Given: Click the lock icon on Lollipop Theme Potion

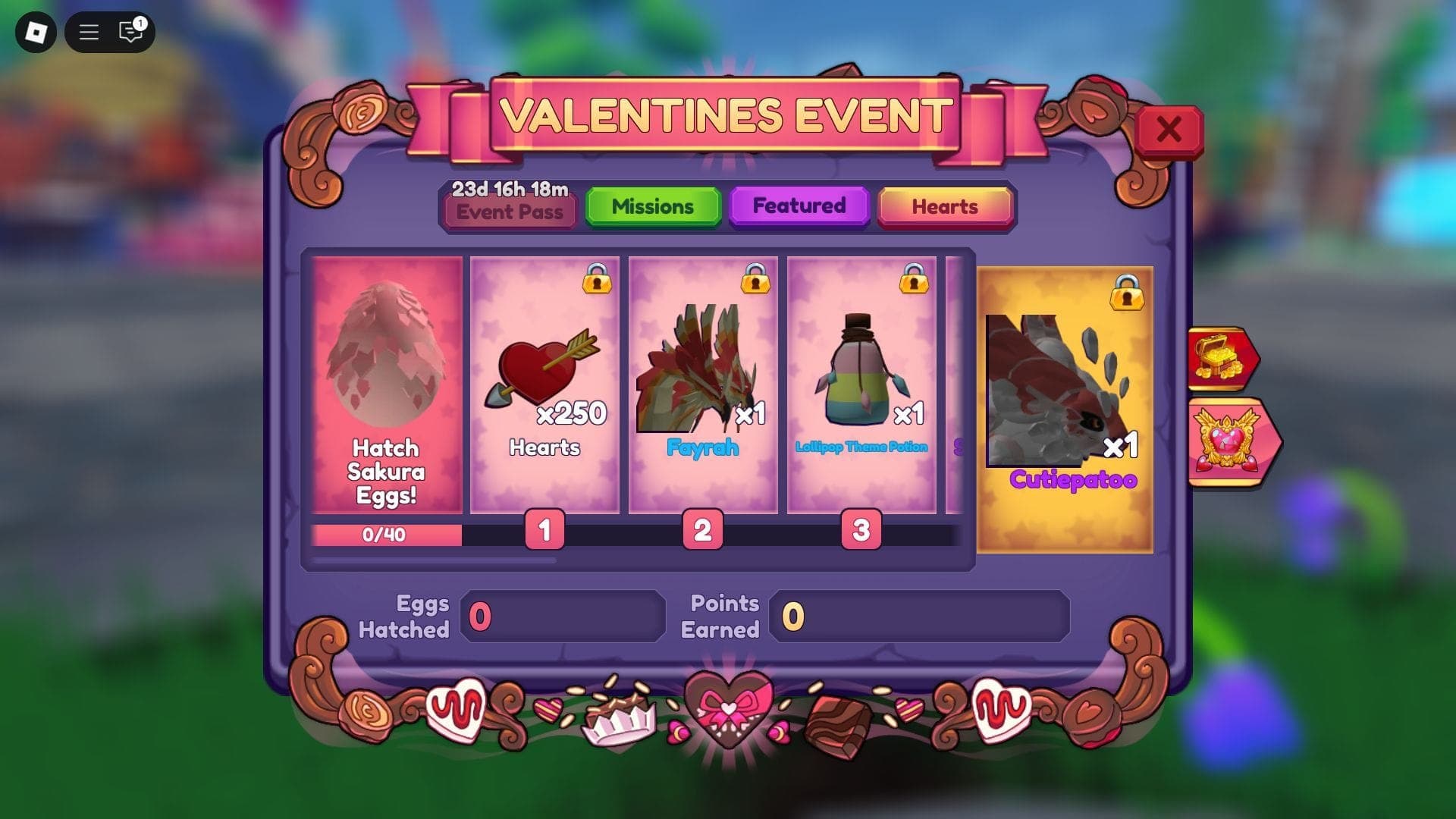Looking at the screenshot, I should (915, 281).
